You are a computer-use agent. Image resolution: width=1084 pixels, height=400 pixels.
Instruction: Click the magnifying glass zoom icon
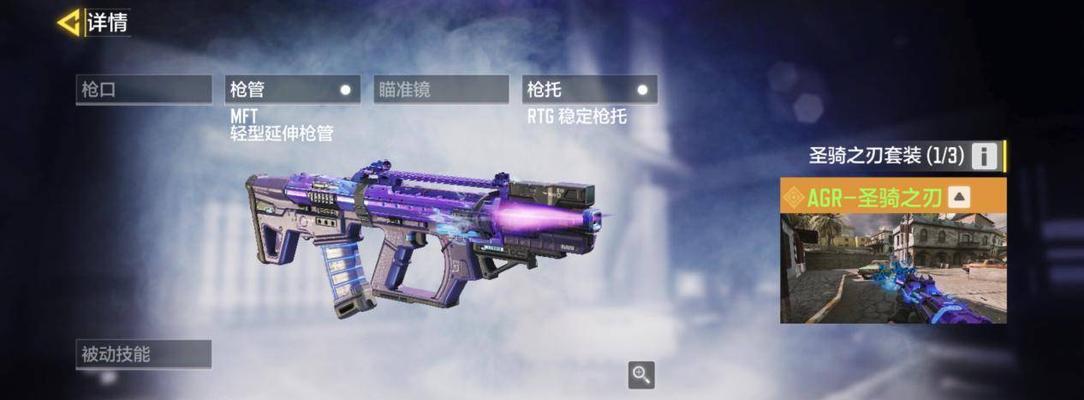(x=641, y=375)
